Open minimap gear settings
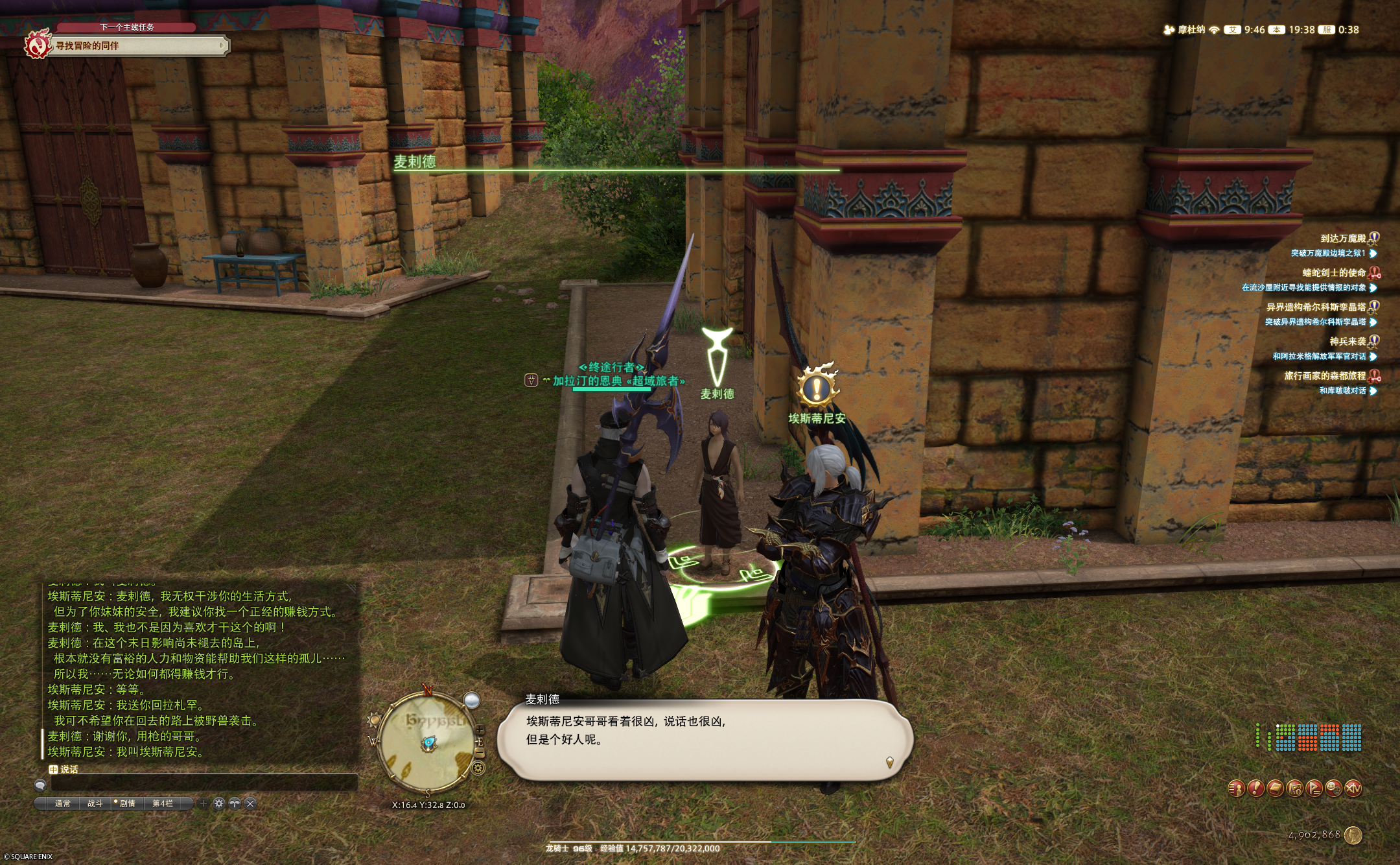 [x=478, y=768]
